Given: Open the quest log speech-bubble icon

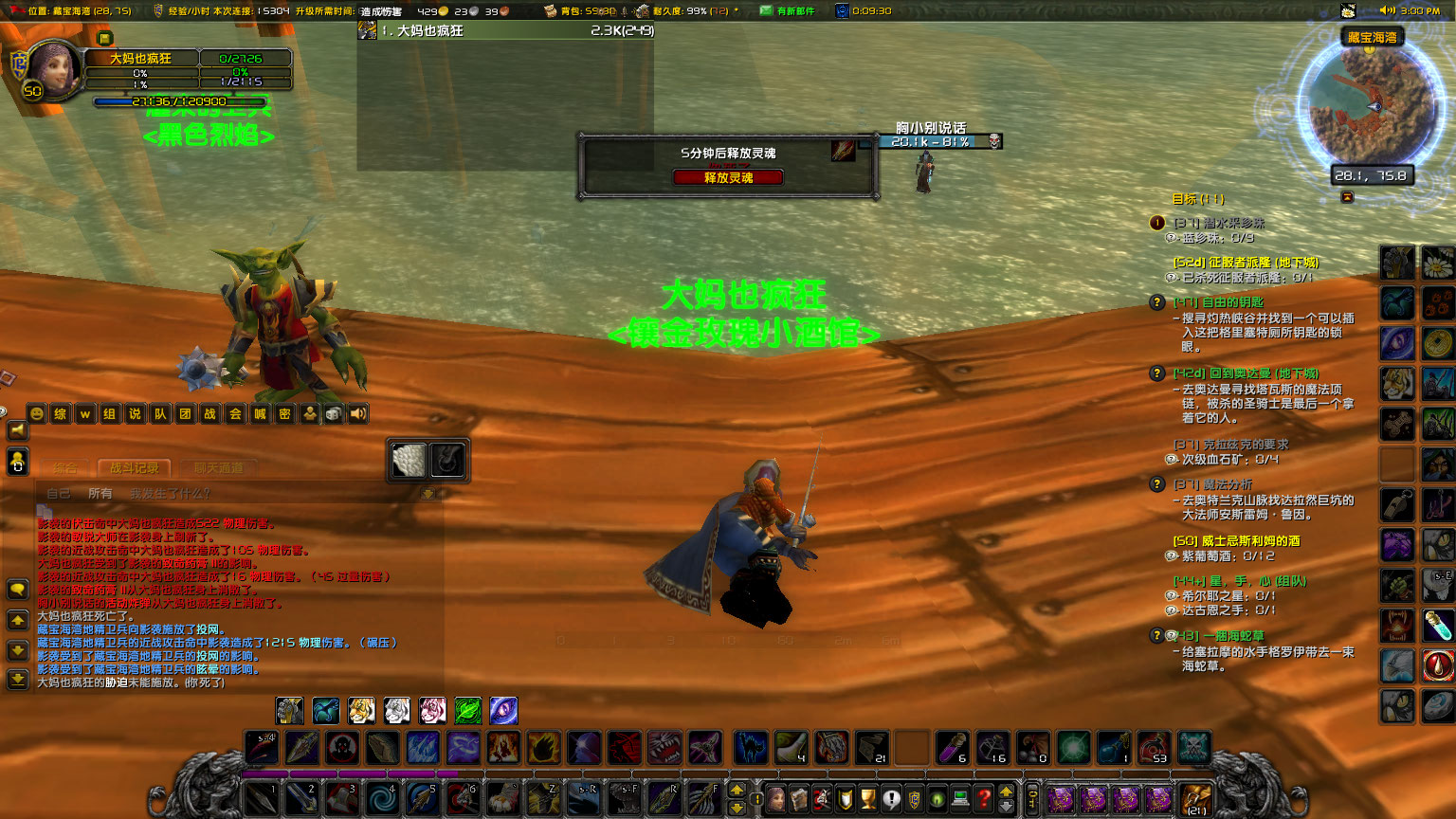Looking at the screenshot, I should pyautogui.click(x=890, y=799).
